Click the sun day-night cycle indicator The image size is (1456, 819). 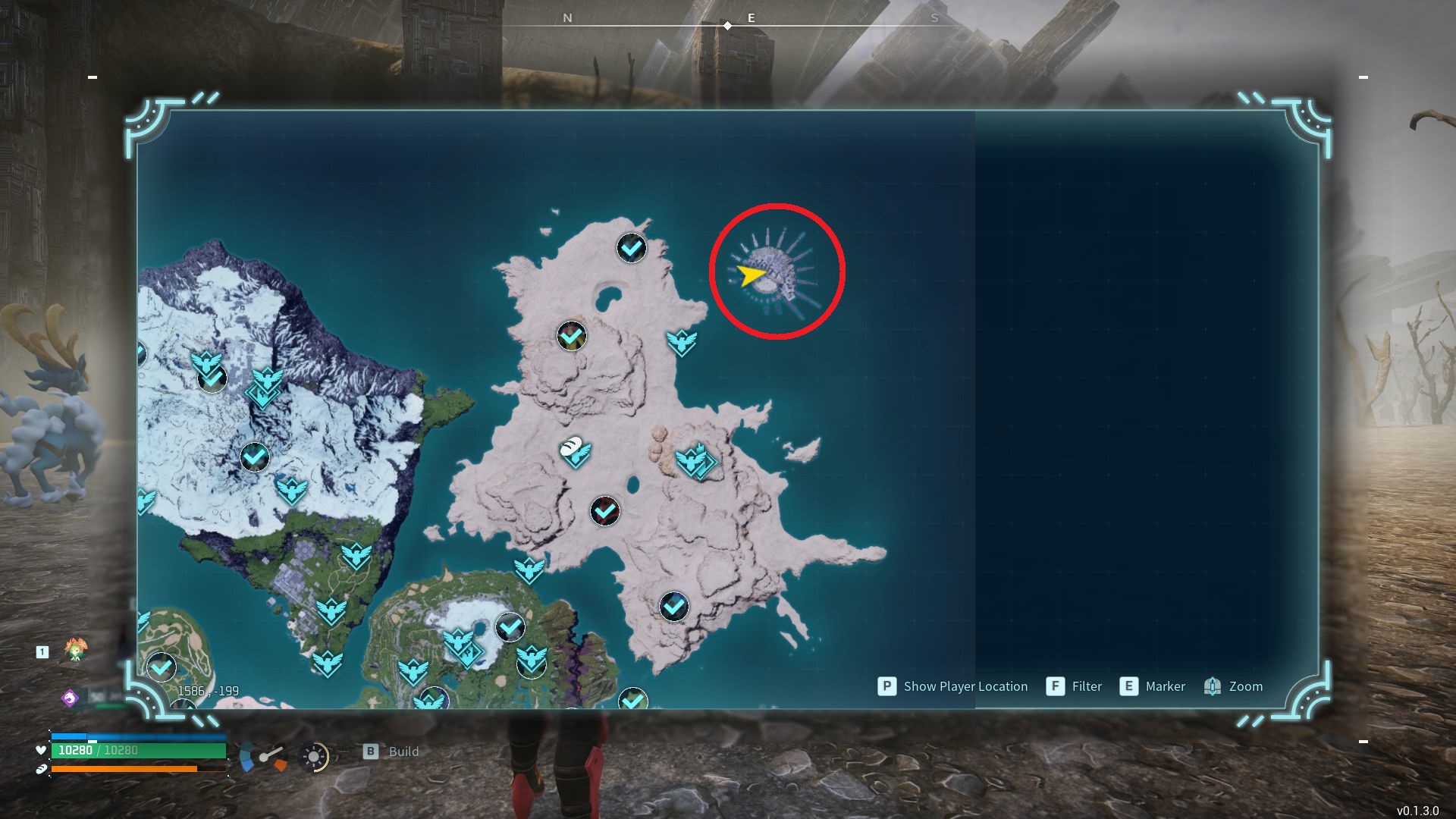(x=312, y=756)
